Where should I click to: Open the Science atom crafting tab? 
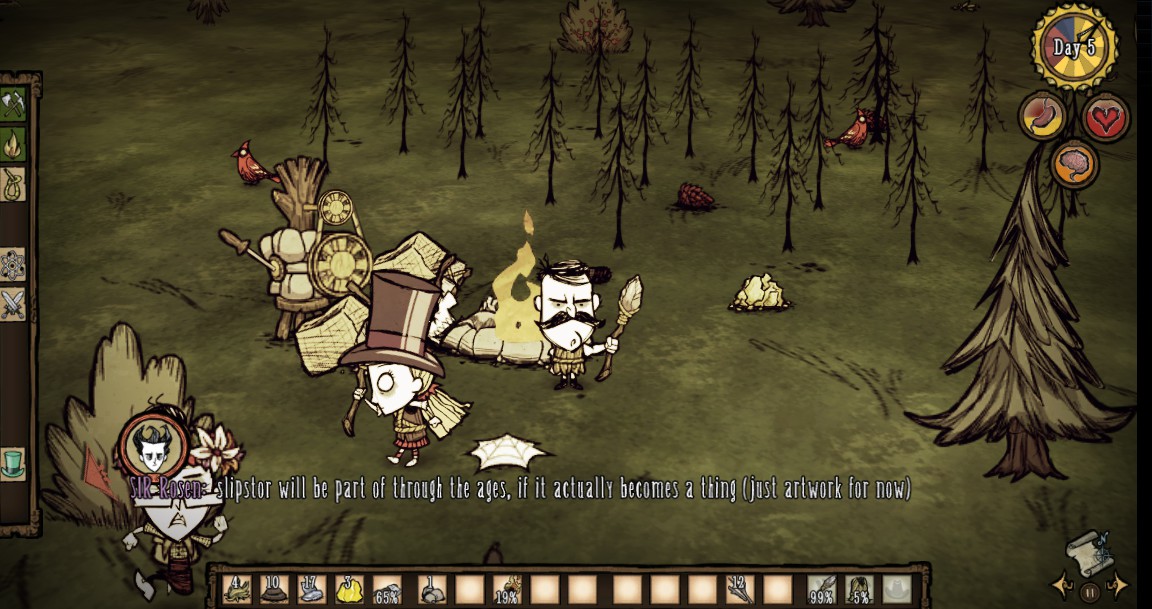[x=13, y=265]
